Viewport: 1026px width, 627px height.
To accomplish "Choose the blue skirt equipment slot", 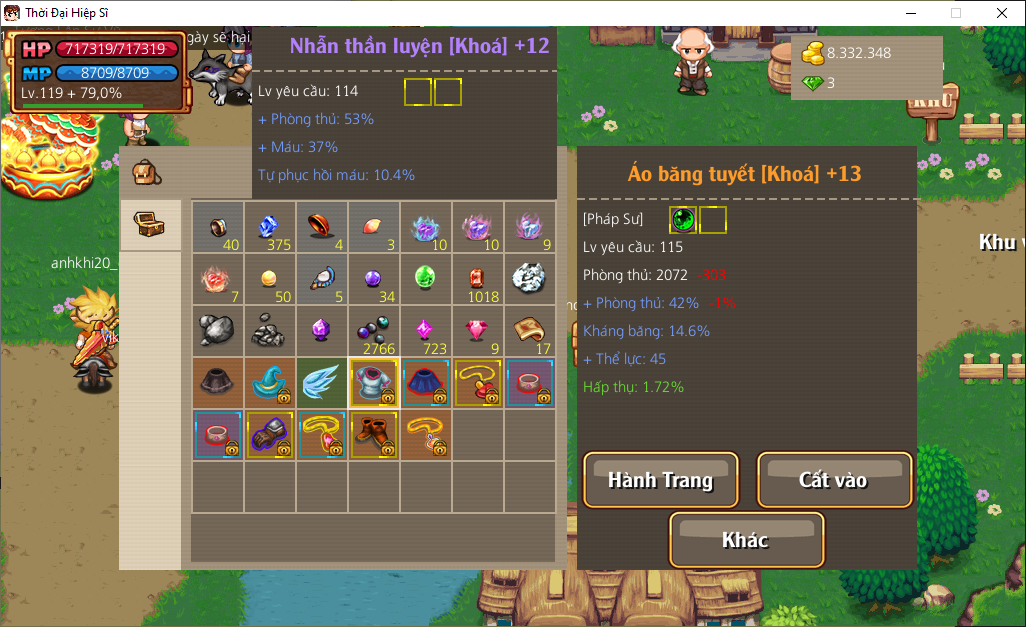I will pos(425,383).
